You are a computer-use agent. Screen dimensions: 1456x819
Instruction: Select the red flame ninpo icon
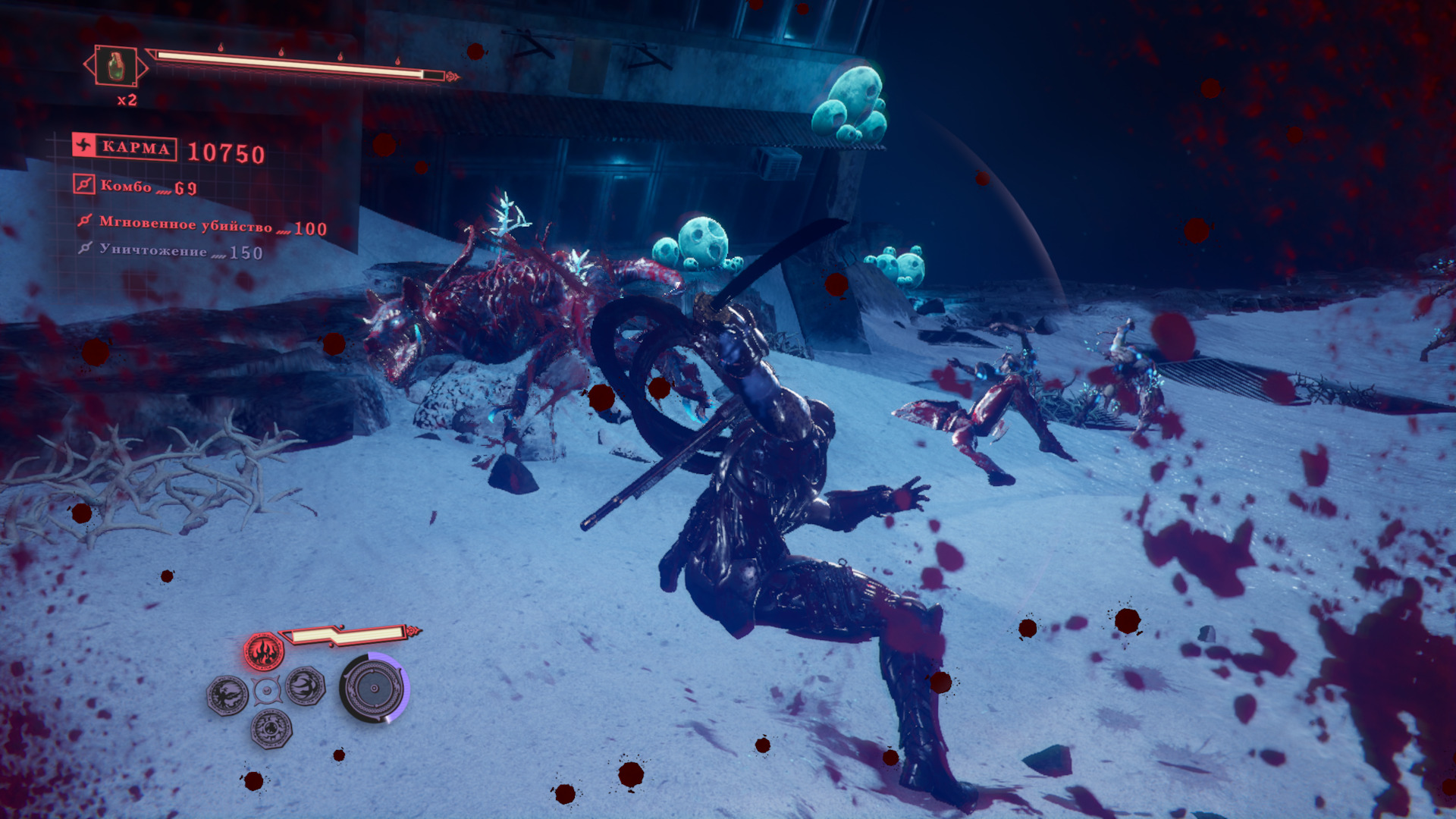tap(263, 651)
